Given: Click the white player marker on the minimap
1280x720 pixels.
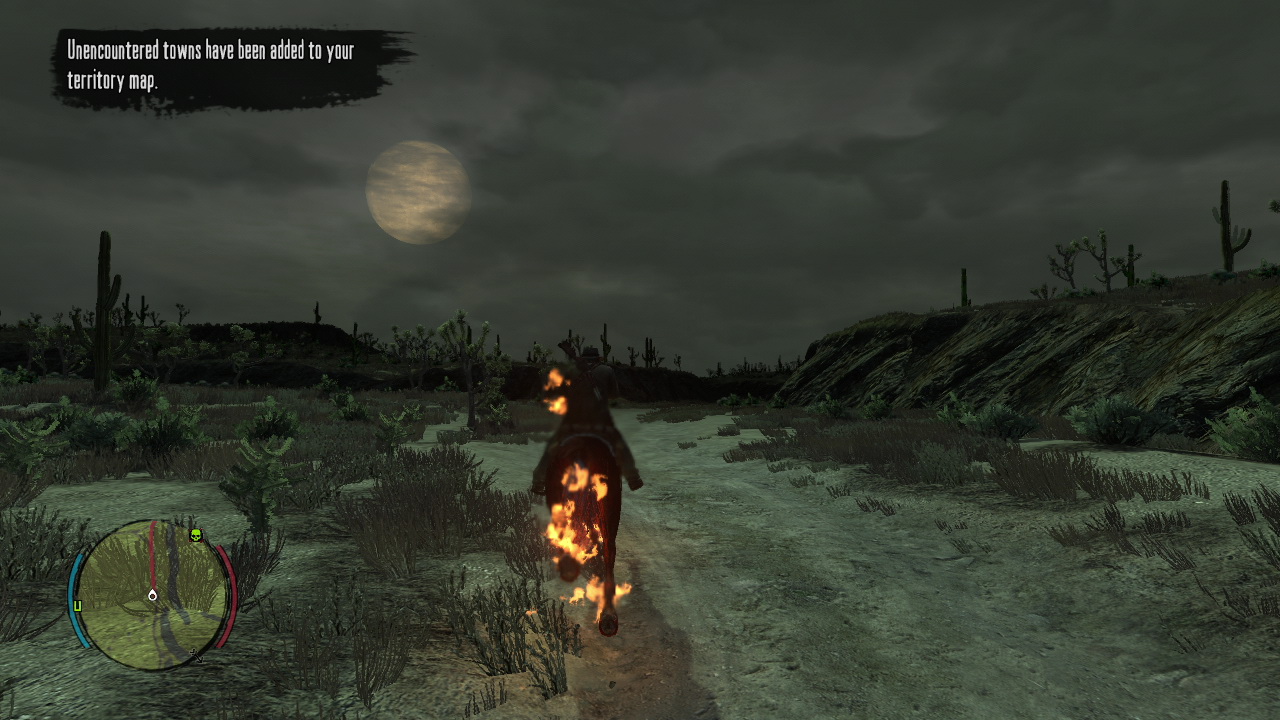Looking at the screenshot, I should (152, 595).
